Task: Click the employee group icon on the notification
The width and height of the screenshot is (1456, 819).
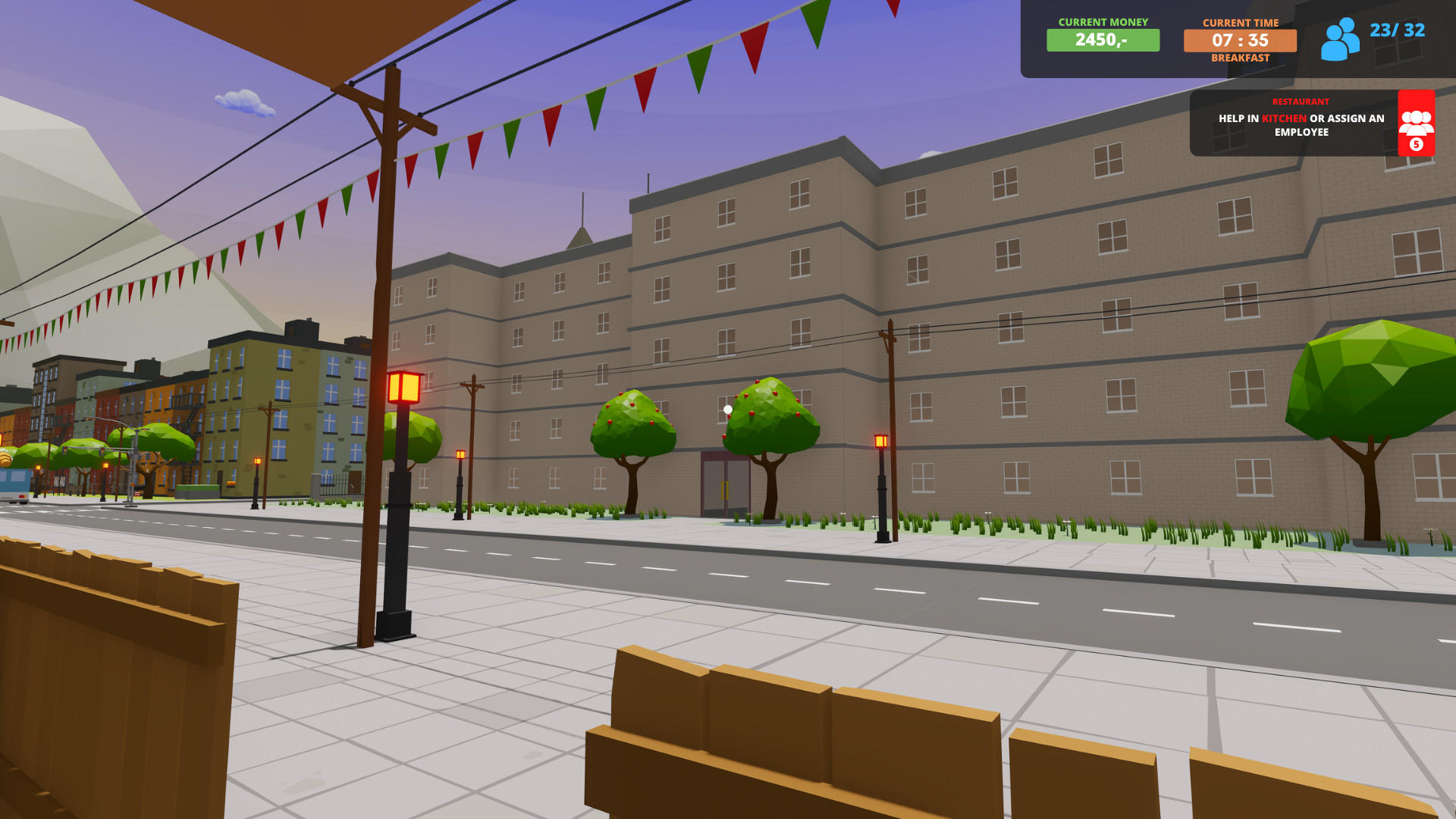Action: click(x=1415, y=120)
